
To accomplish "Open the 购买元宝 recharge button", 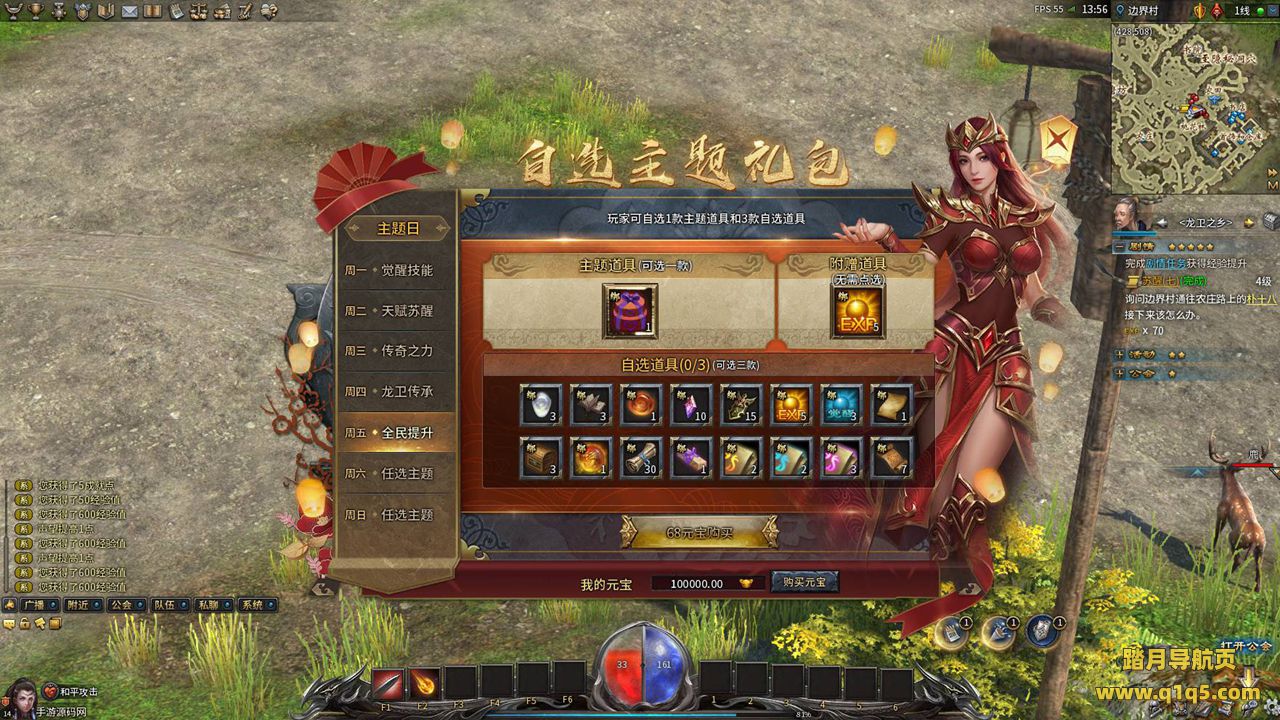I will pos(804,583).
